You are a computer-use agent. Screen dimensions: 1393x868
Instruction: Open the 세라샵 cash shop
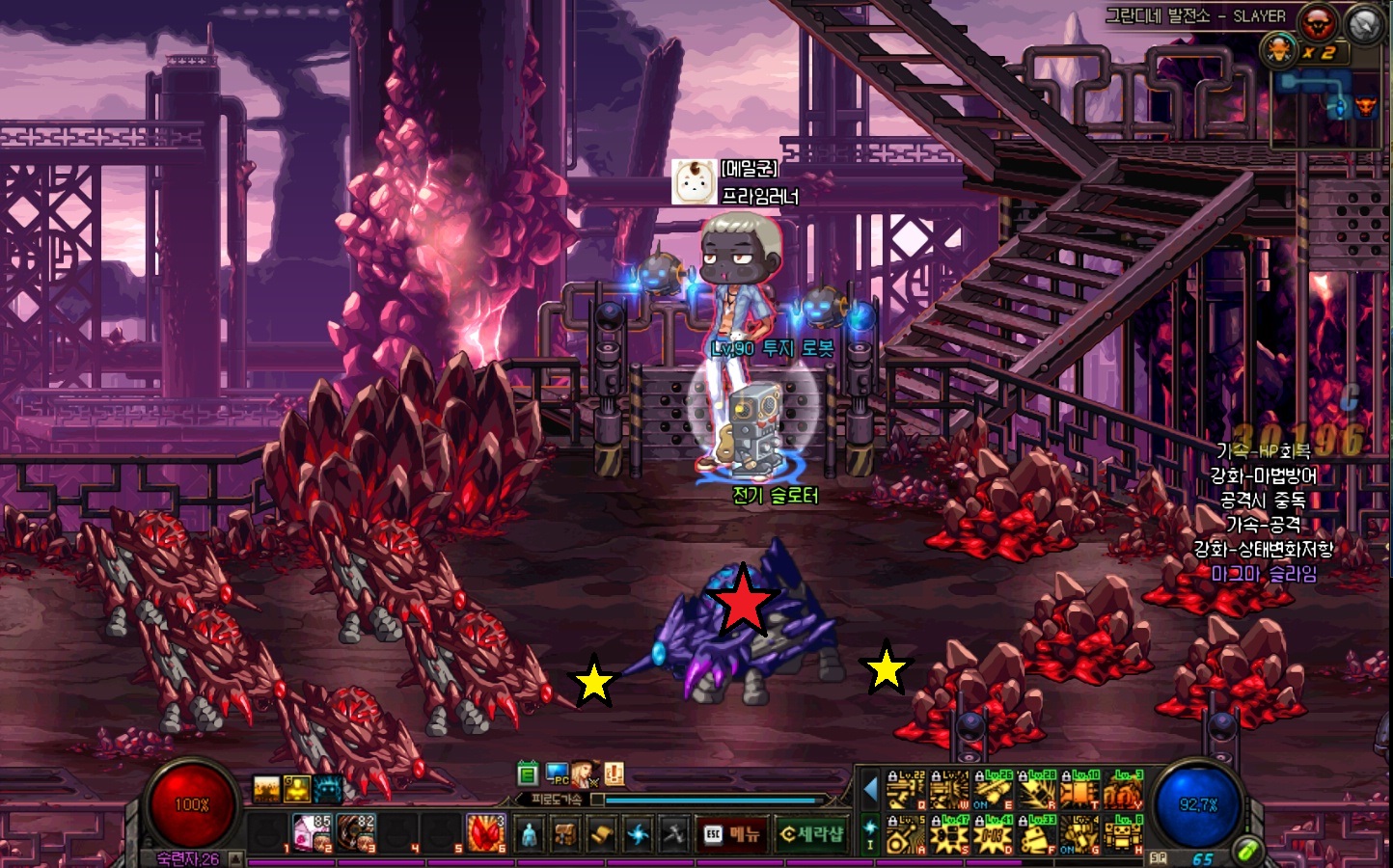click(811, 833)
